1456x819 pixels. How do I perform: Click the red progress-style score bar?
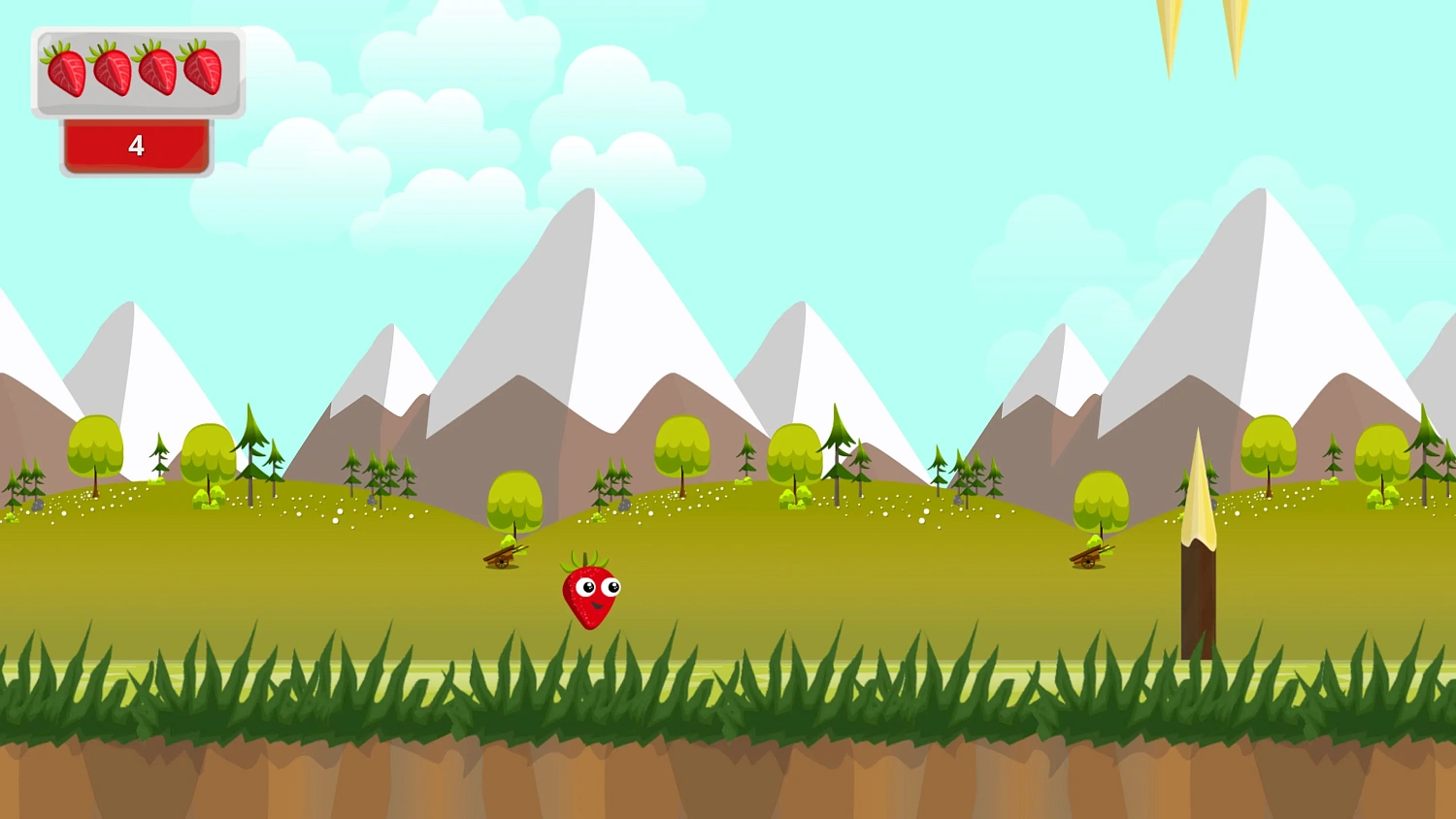(x=137, y=147)
